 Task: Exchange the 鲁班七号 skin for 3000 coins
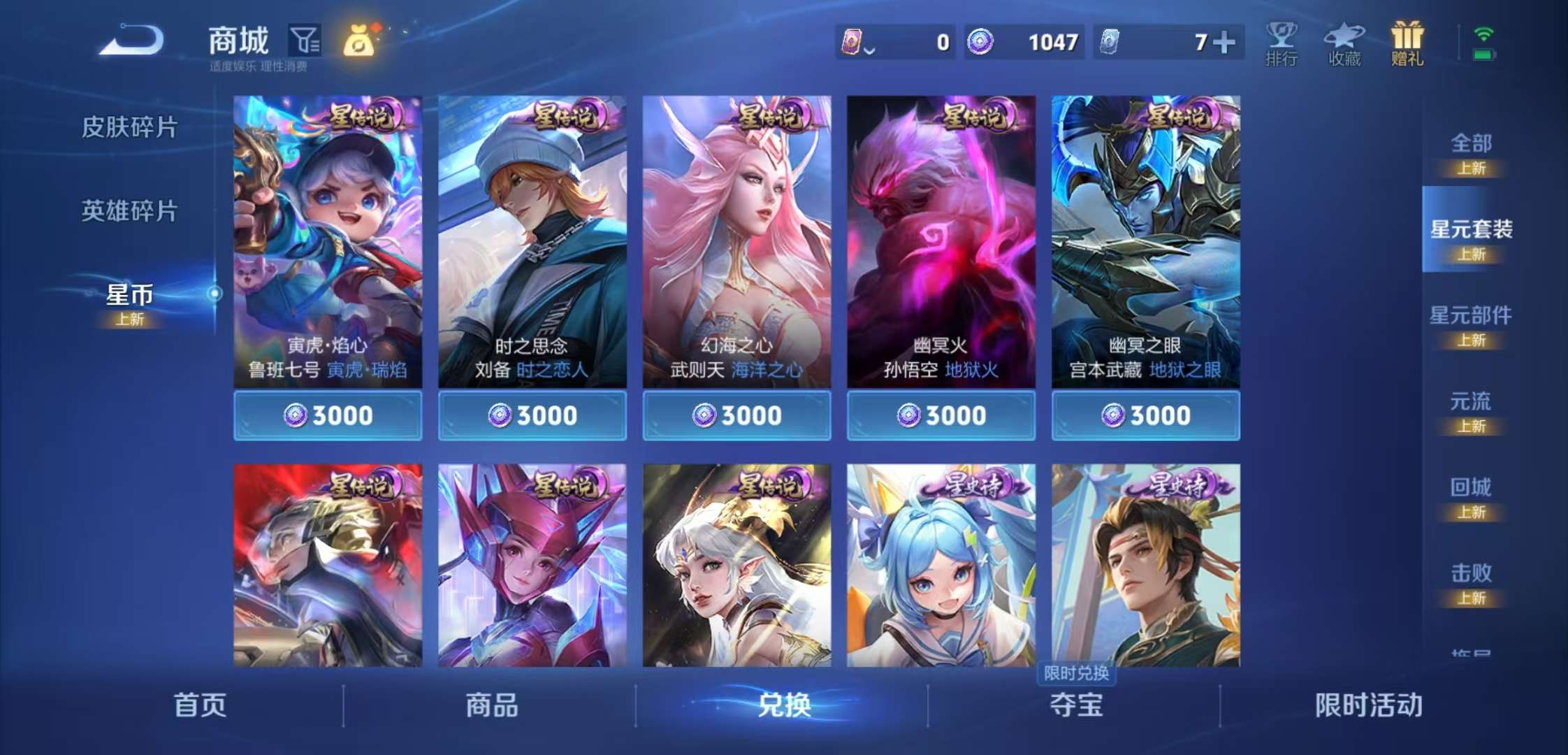328,415
